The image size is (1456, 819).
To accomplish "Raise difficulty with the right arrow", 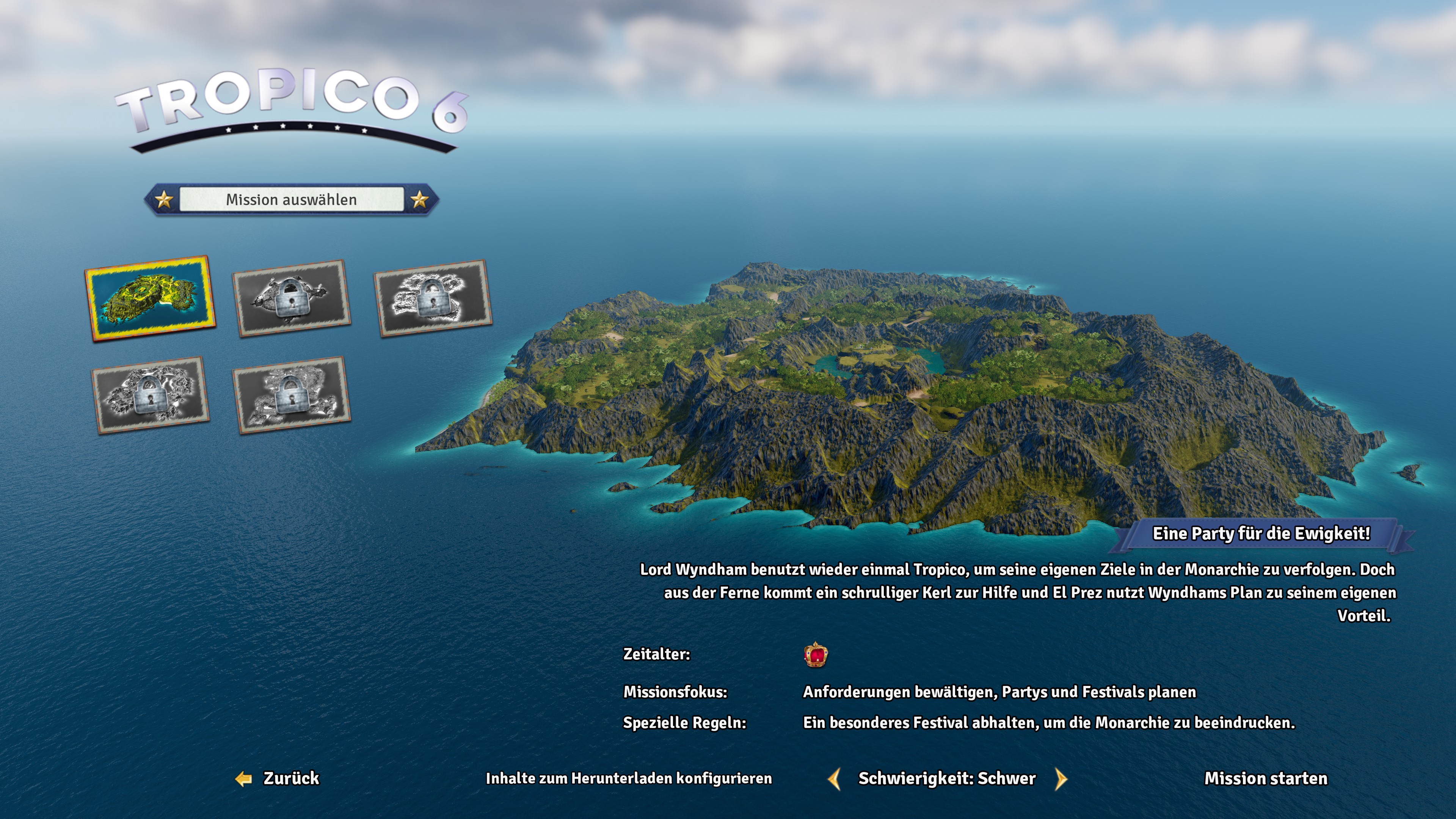I will coord(1061,779).
